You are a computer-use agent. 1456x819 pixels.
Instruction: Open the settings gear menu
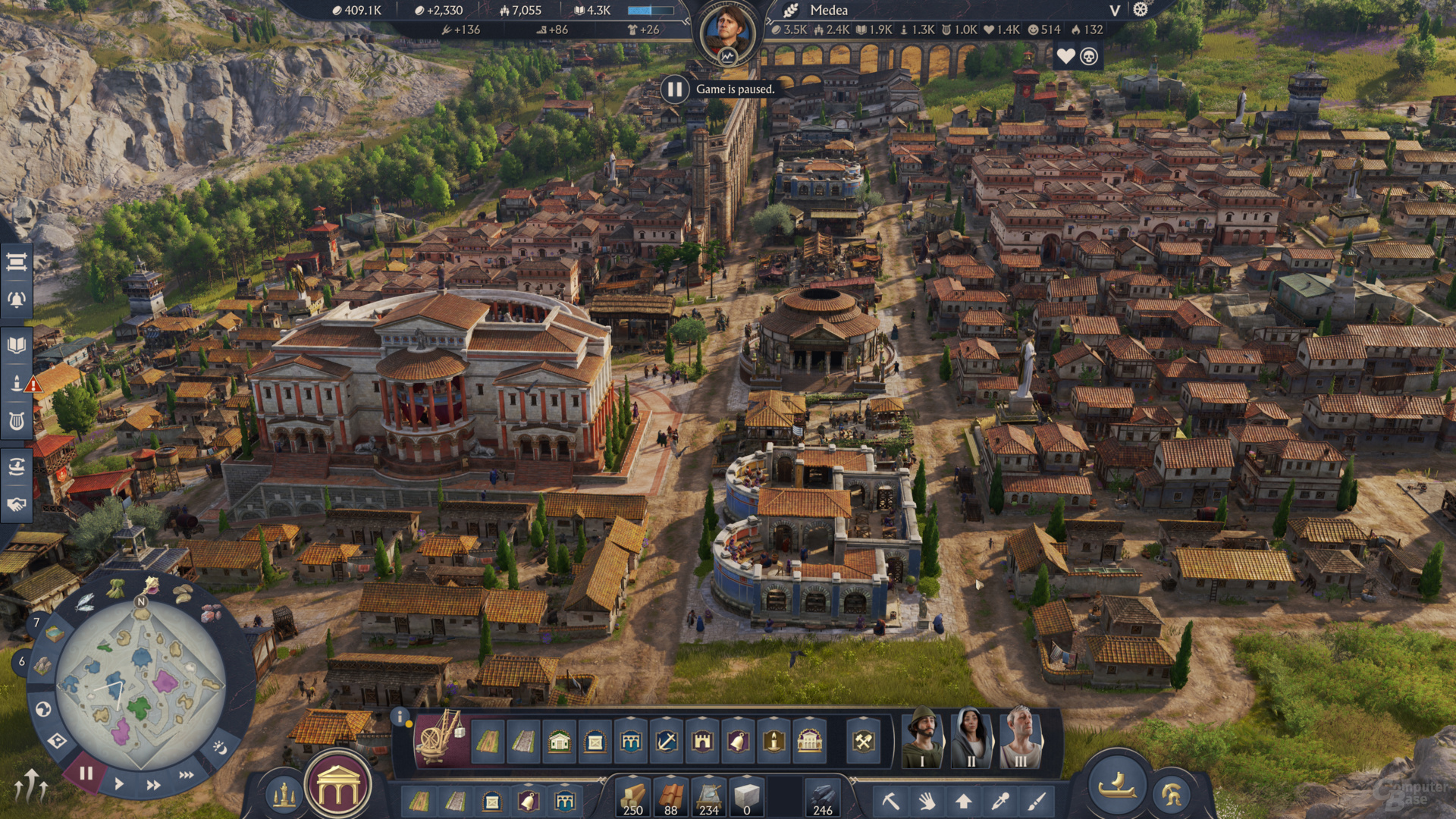tap(1141, 10)
